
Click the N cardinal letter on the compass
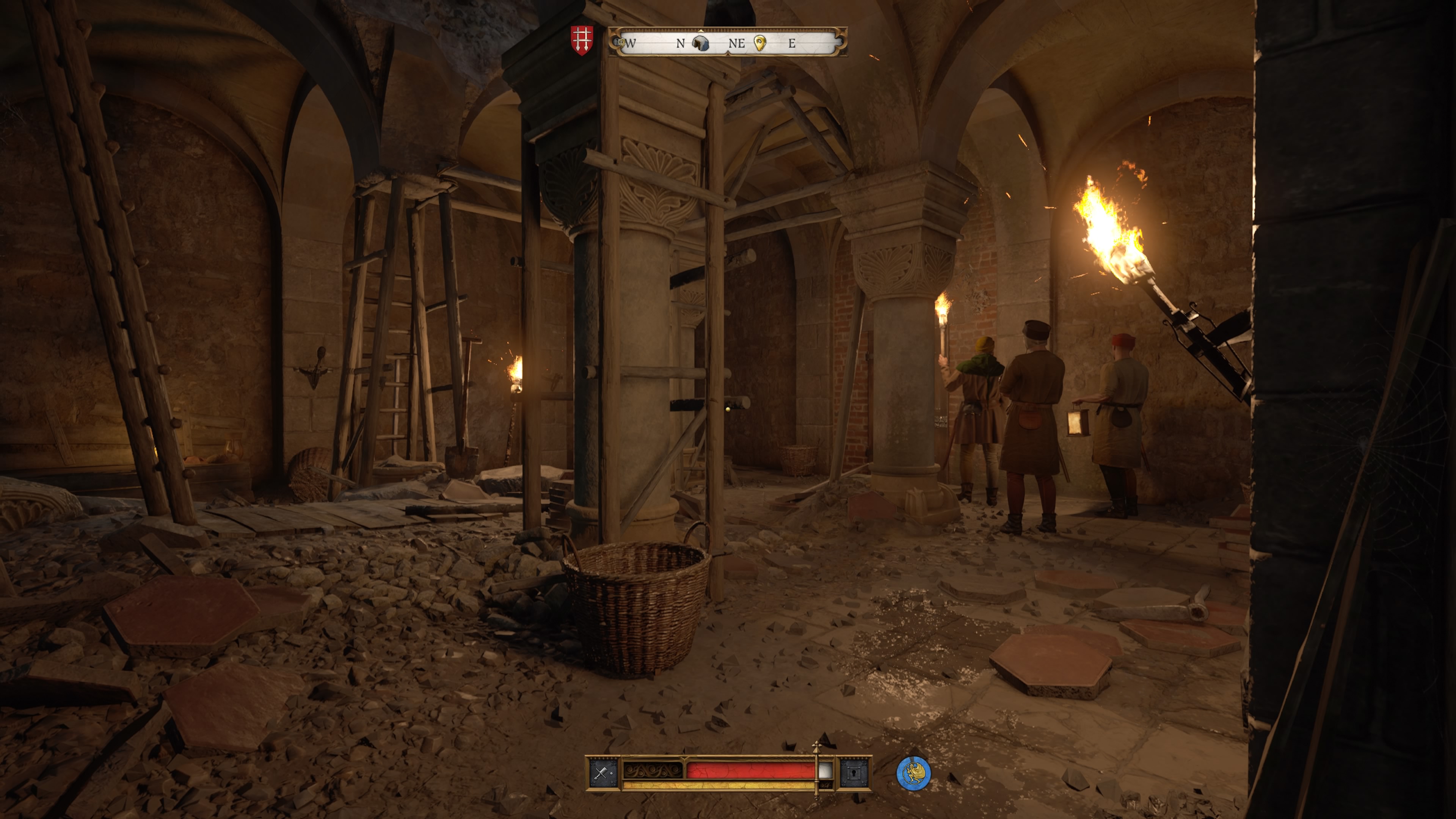[681, 43]
